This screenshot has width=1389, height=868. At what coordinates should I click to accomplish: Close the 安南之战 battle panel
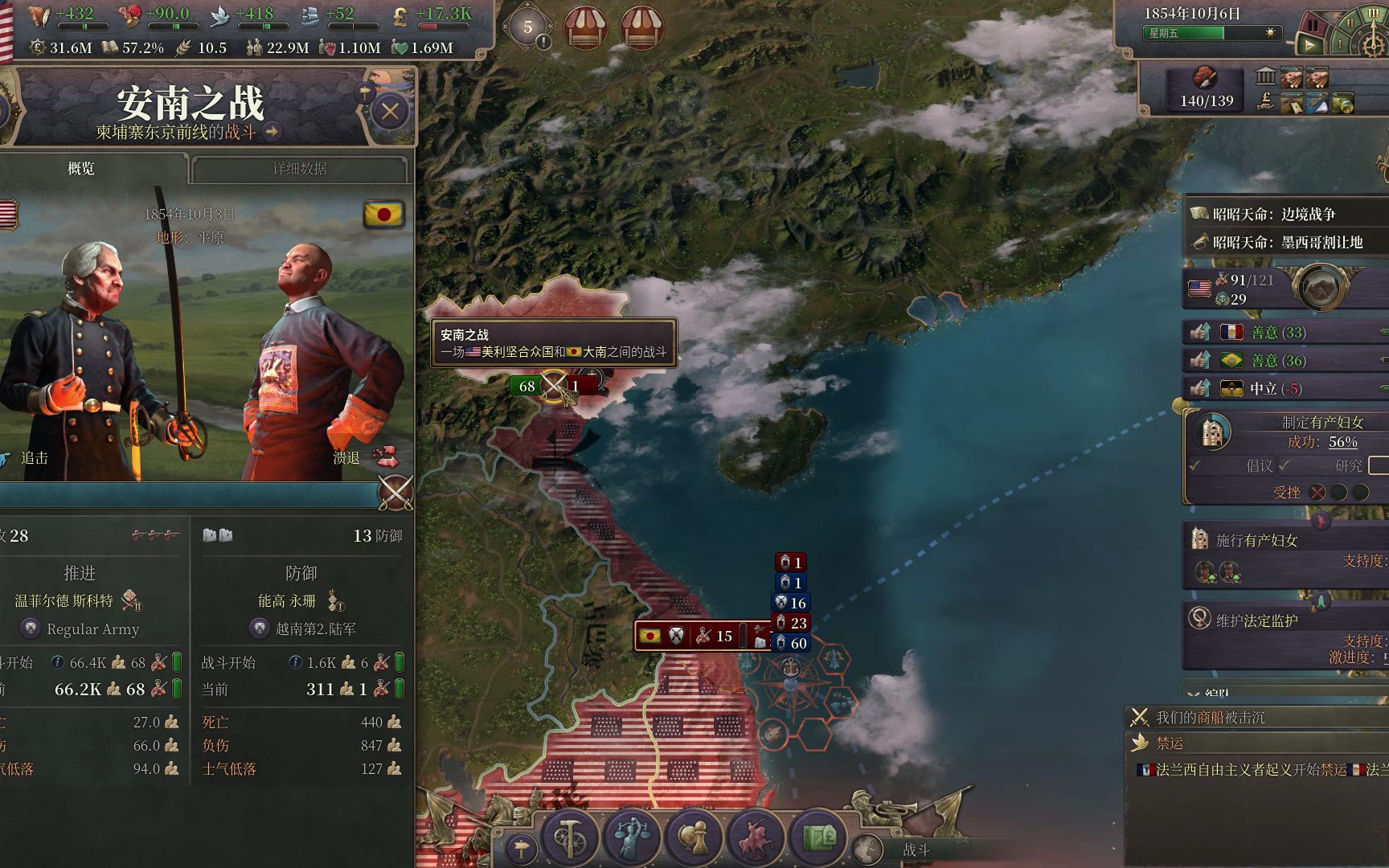coord(390,112)
